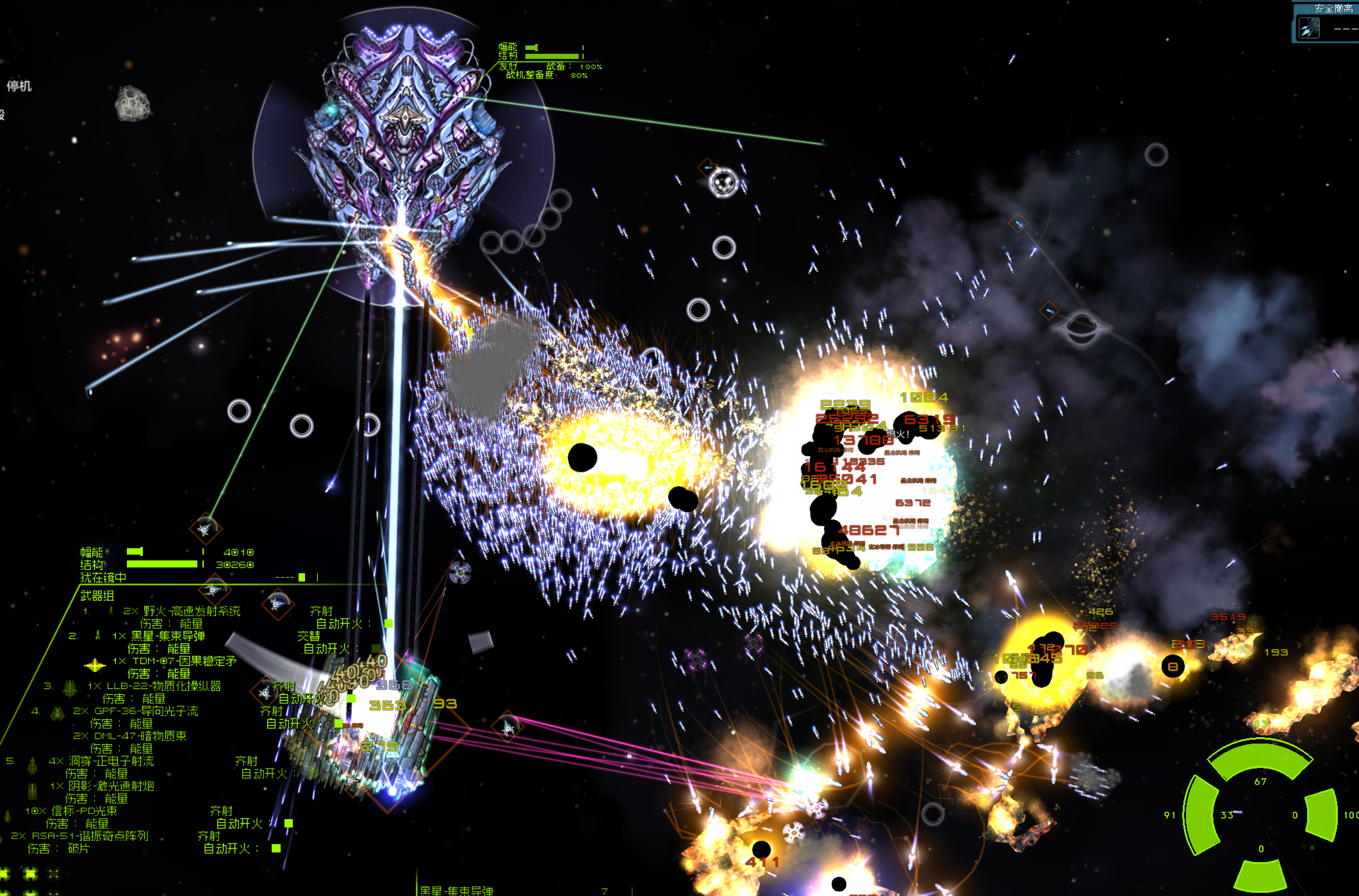This screenshot has width=1359, height=896.
Task: Select the 黑星-集束导弹 weapon entry
Action: pyautogui.click(x=168, y=636)
